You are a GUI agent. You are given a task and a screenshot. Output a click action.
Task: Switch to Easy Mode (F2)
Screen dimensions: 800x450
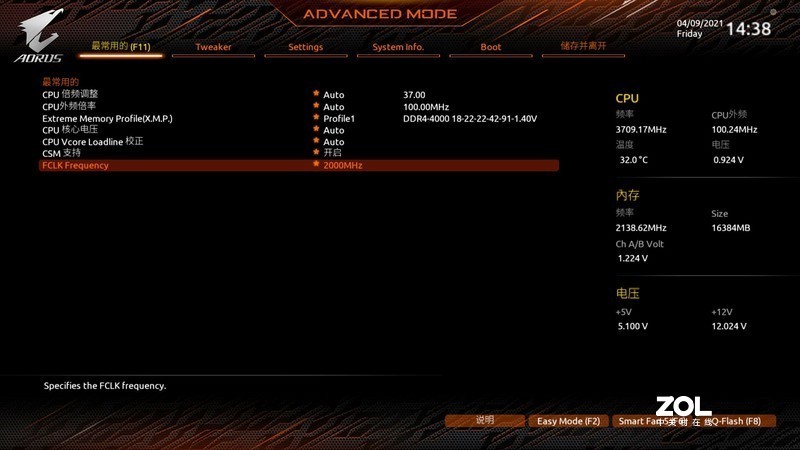(x=568, y=421)
